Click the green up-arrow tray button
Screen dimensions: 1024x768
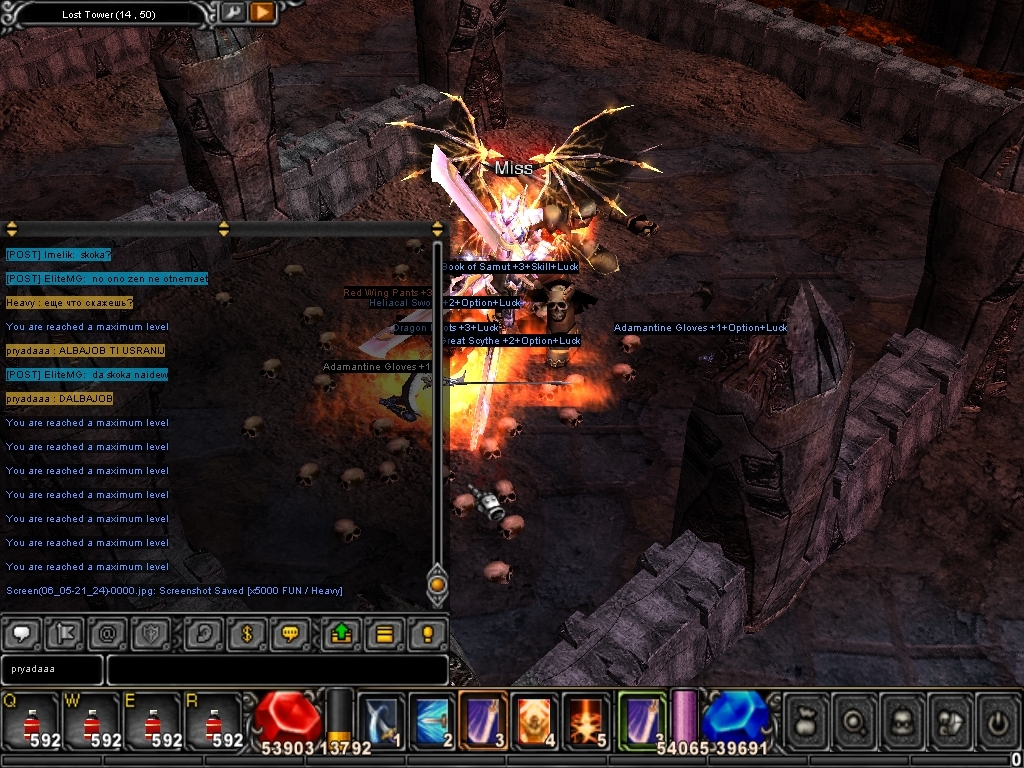pyautogui.click(x=342, y=634)
